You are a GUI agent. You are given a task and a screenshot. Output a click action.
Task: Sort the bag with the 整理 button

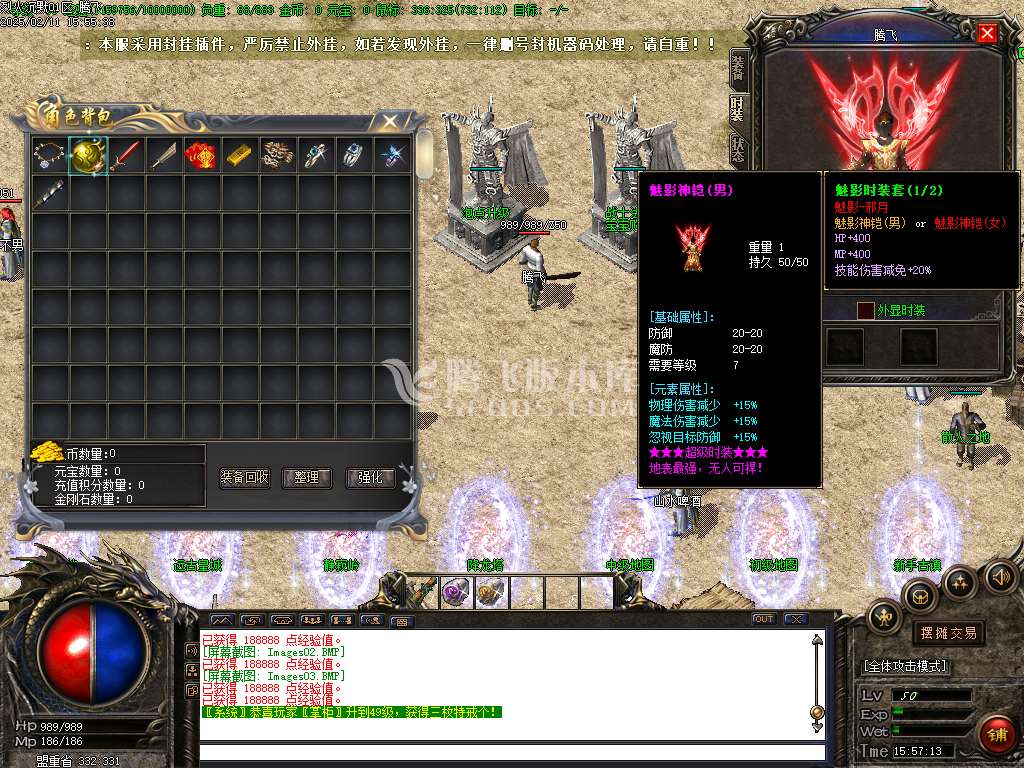[307, 478]
